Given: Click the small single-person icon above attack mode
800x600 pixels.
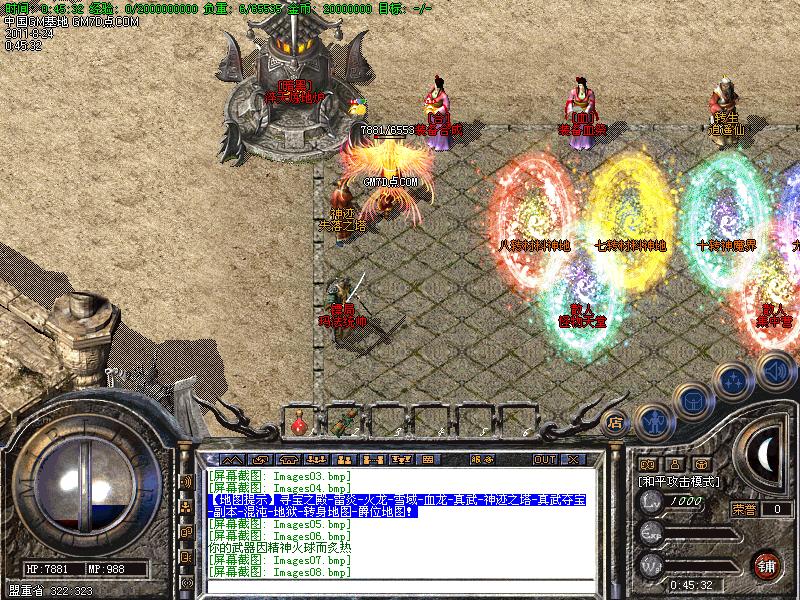Looking at the screenshot, I should click(x=675, y=464).
